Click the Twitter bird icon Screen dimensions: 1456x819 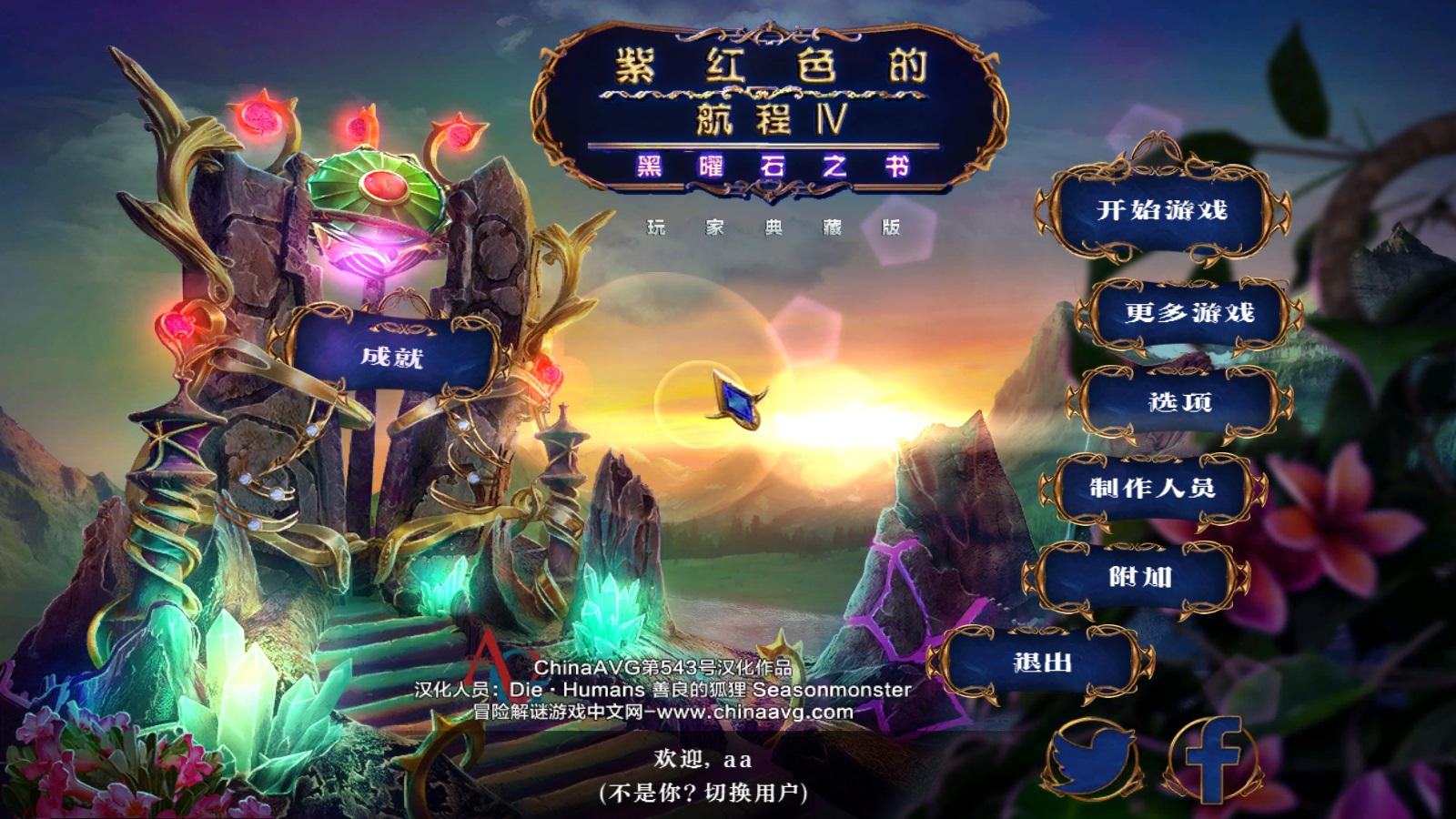pyautogui.click(x=1091, y=760)
